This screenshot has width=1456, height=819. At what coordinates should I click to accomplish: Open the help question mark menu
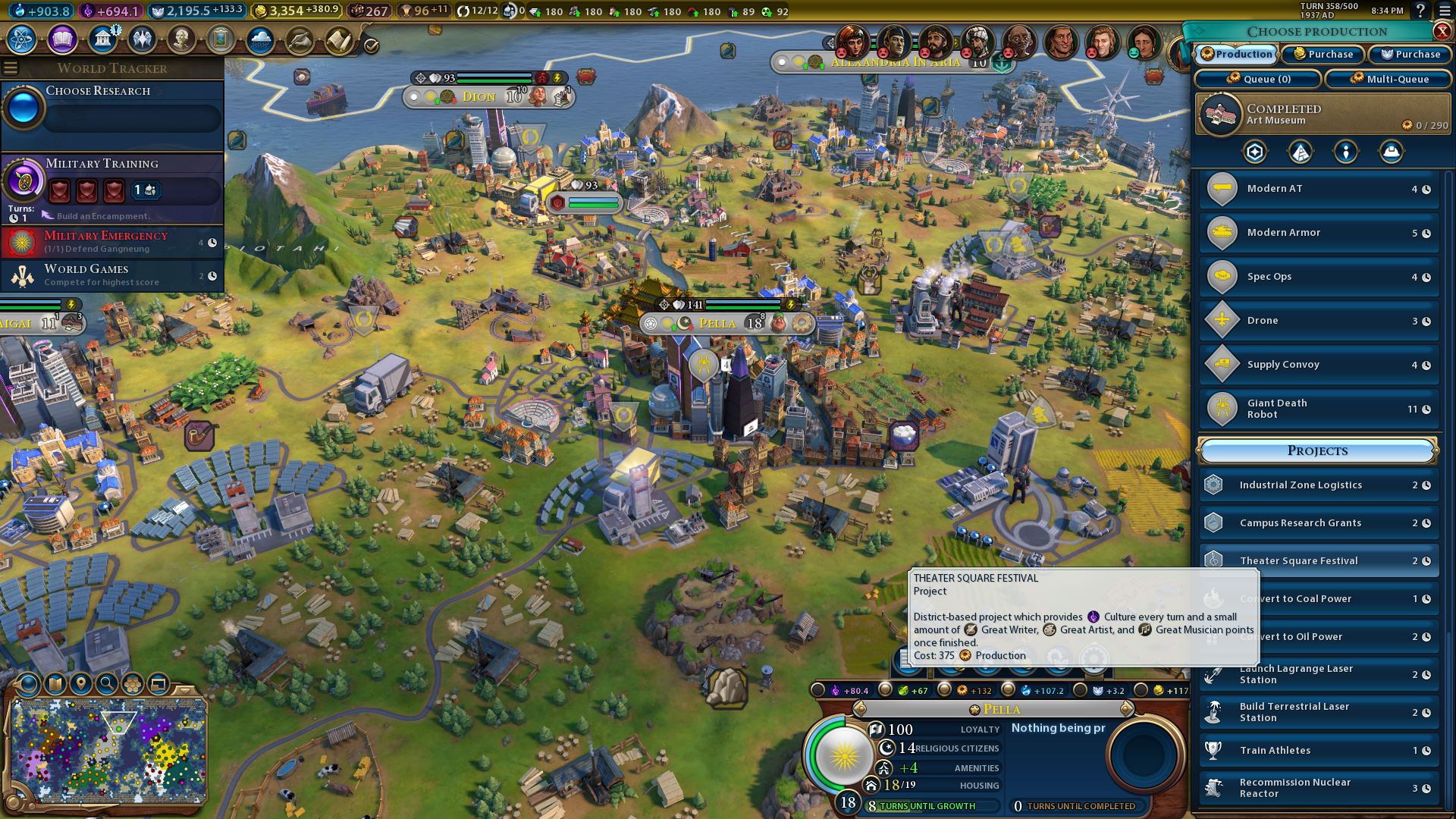point(1420,11)
